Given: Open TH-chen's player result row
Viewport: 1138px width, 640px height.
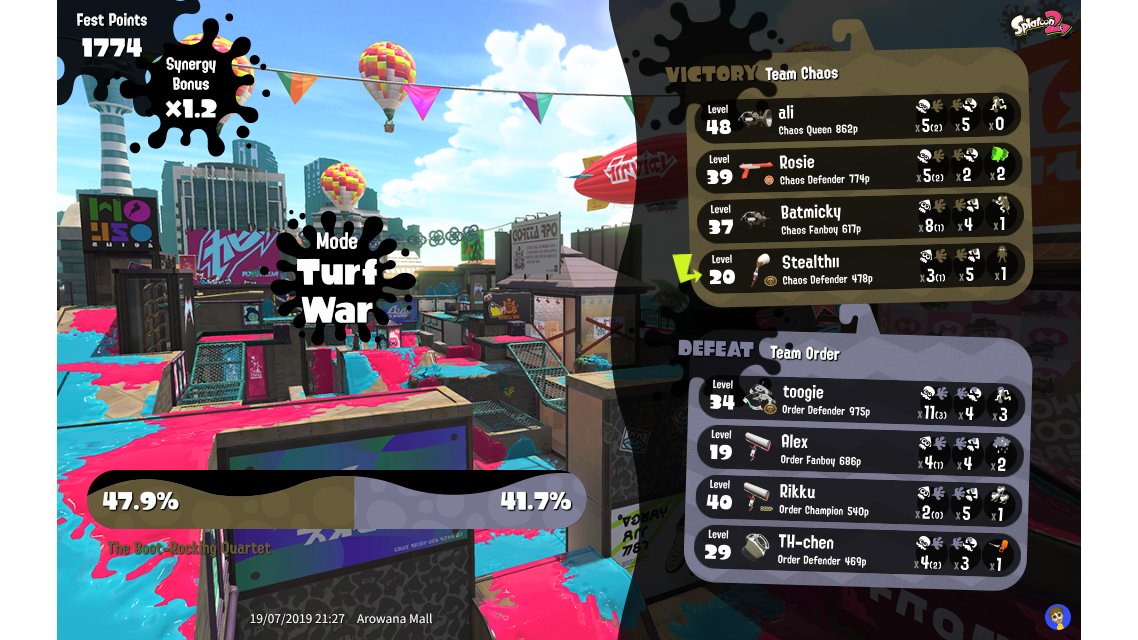Looking at the screenshot, I should point(858,549).
